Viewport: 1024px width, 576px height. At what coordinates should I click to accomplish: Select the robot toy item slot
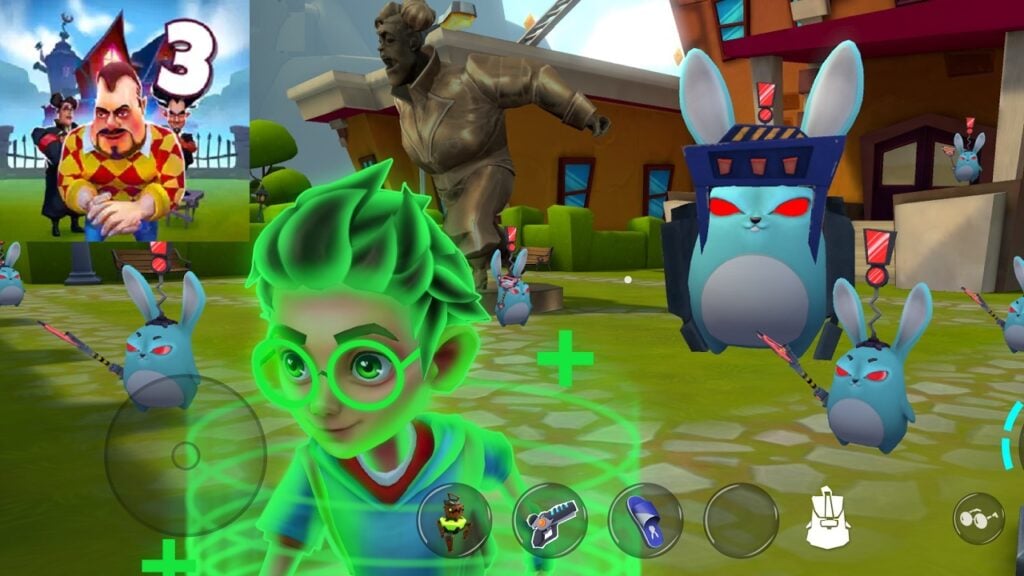click(454, 520)
